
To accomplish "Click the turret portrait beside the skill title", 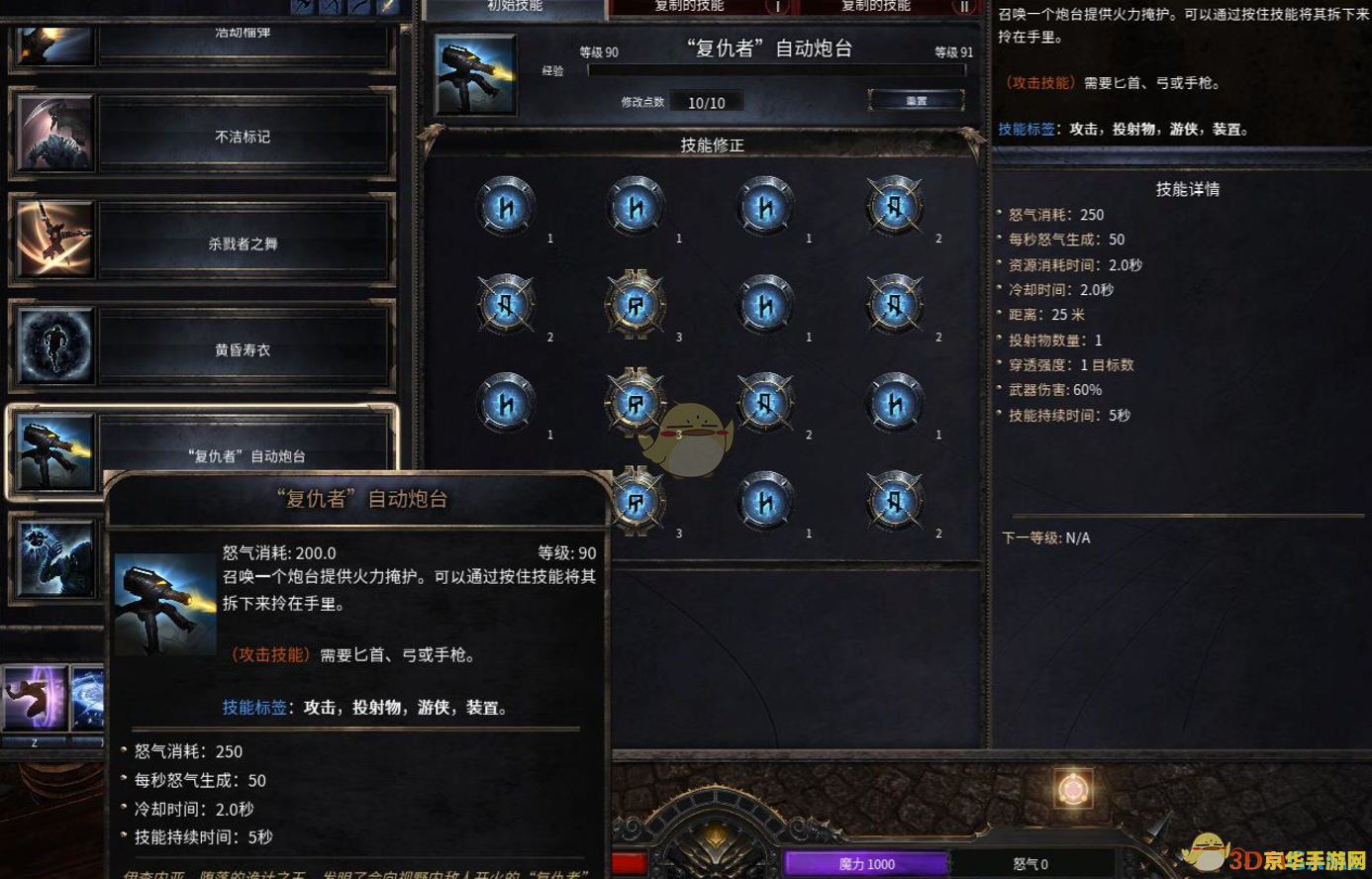I will (x=476, y=74).
